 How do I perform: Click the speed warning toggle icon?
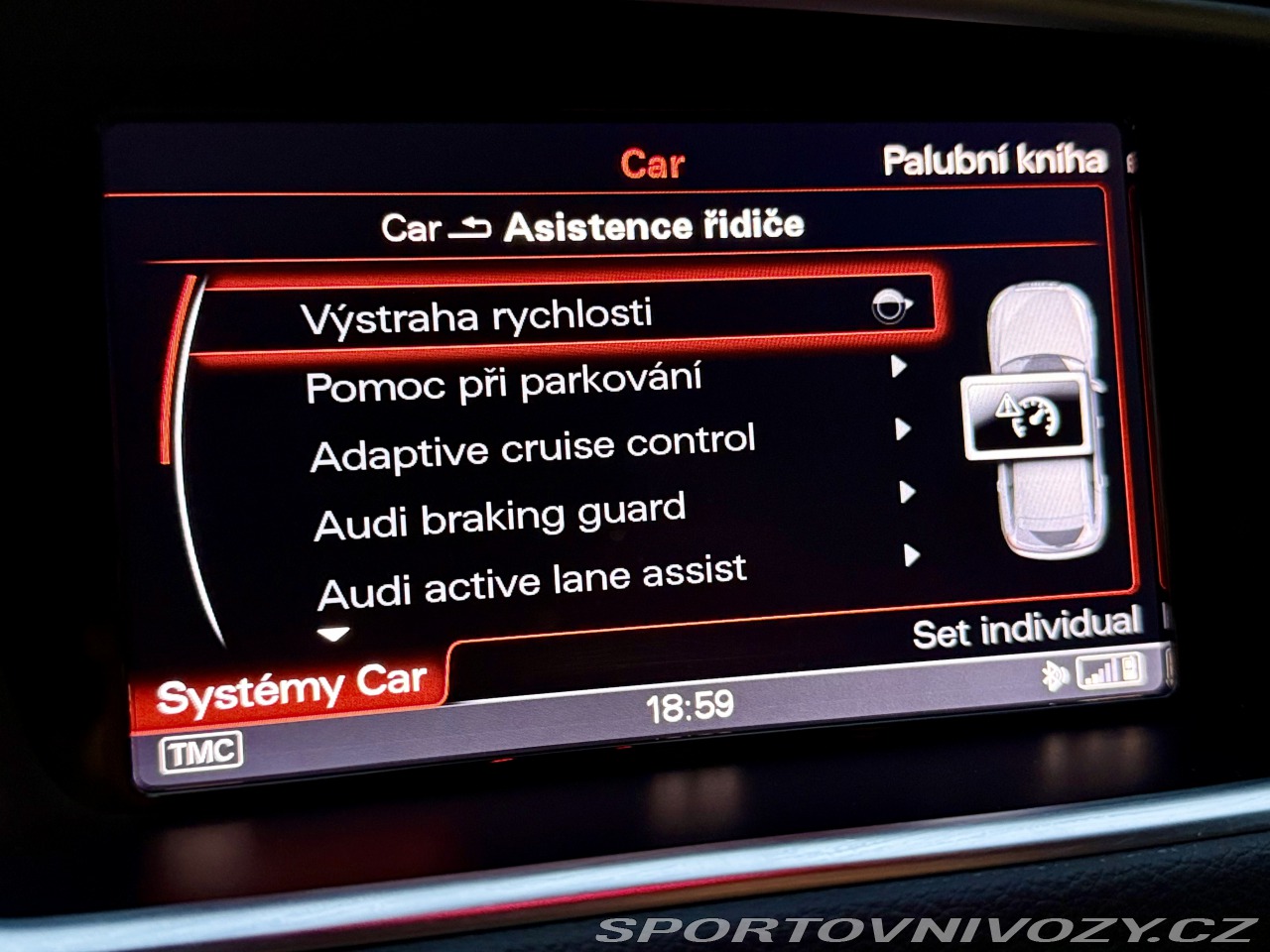pos(890,307)
